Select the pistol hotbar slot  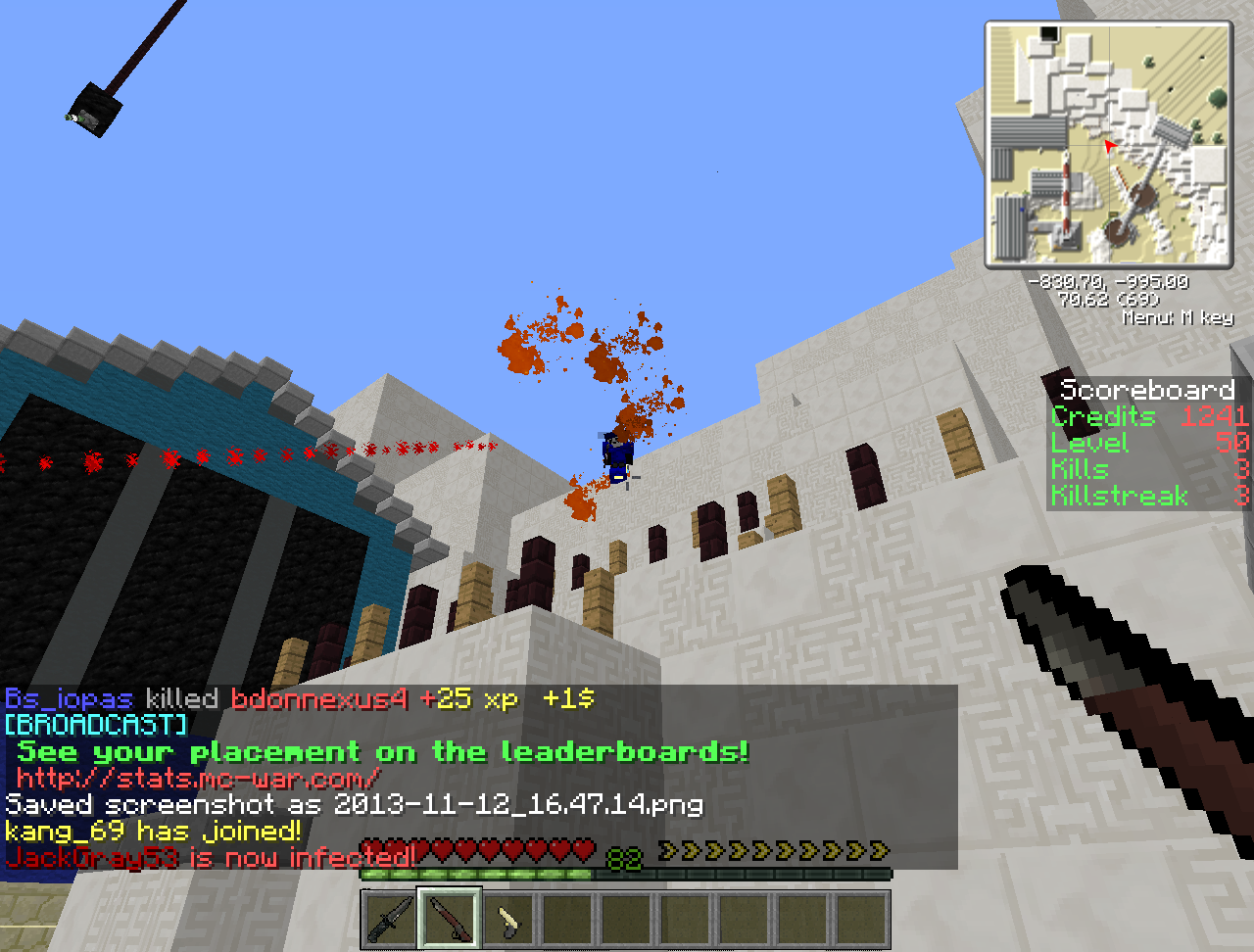[508, 920]
